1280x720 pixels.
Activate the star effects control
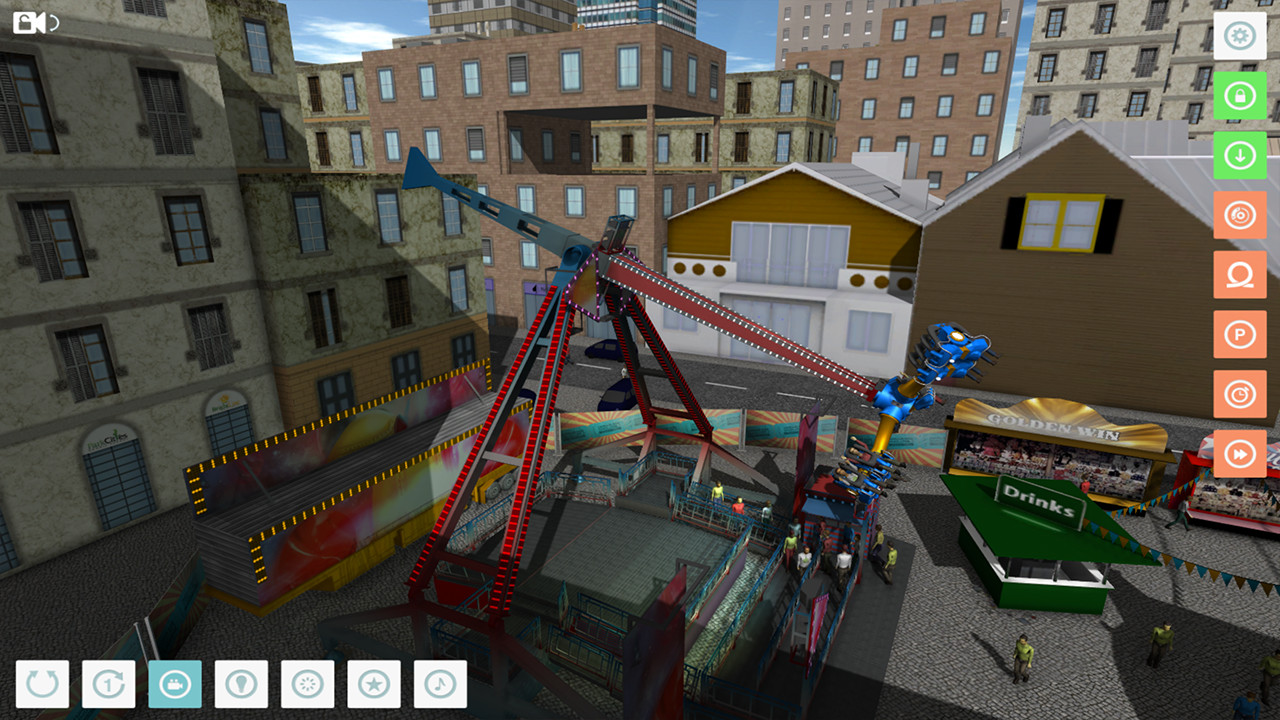372,684
